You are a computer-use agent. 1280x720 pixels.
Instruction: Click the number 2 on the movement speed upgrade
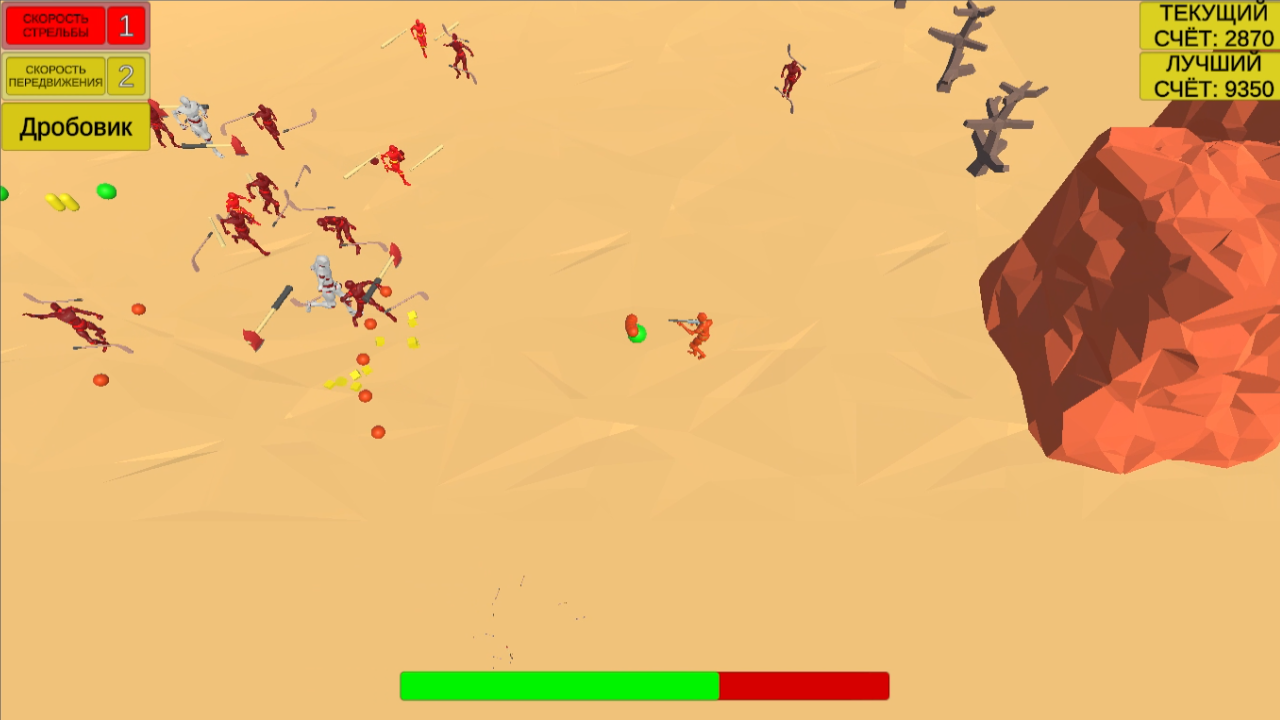point(128,72)
